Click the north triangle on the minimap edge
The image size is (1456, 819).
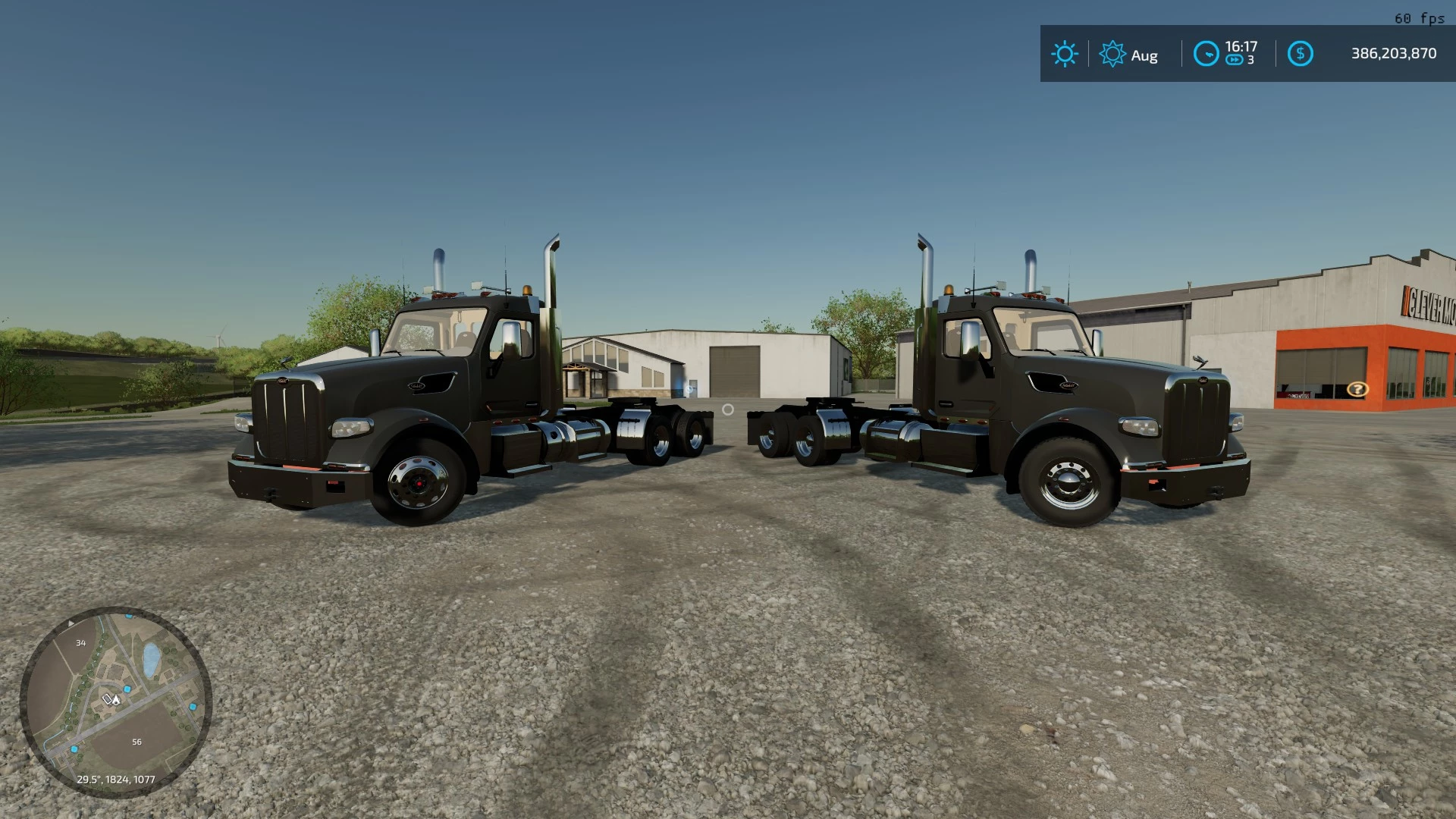click(x=72, y=623)
